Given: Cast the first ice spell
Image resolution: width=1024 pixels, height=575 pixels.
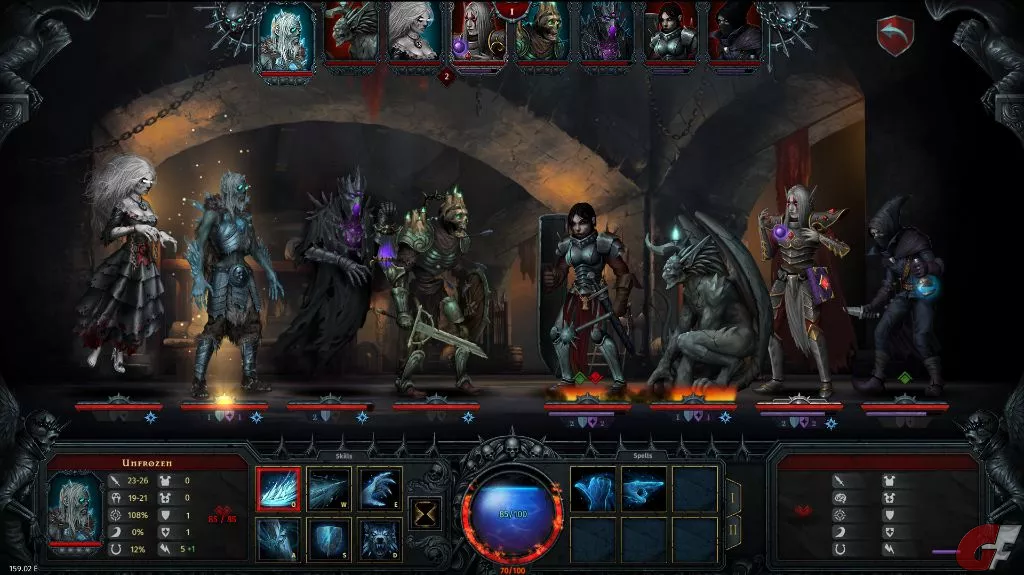Looking at the screenshot, I should click(x=593, y=489).
